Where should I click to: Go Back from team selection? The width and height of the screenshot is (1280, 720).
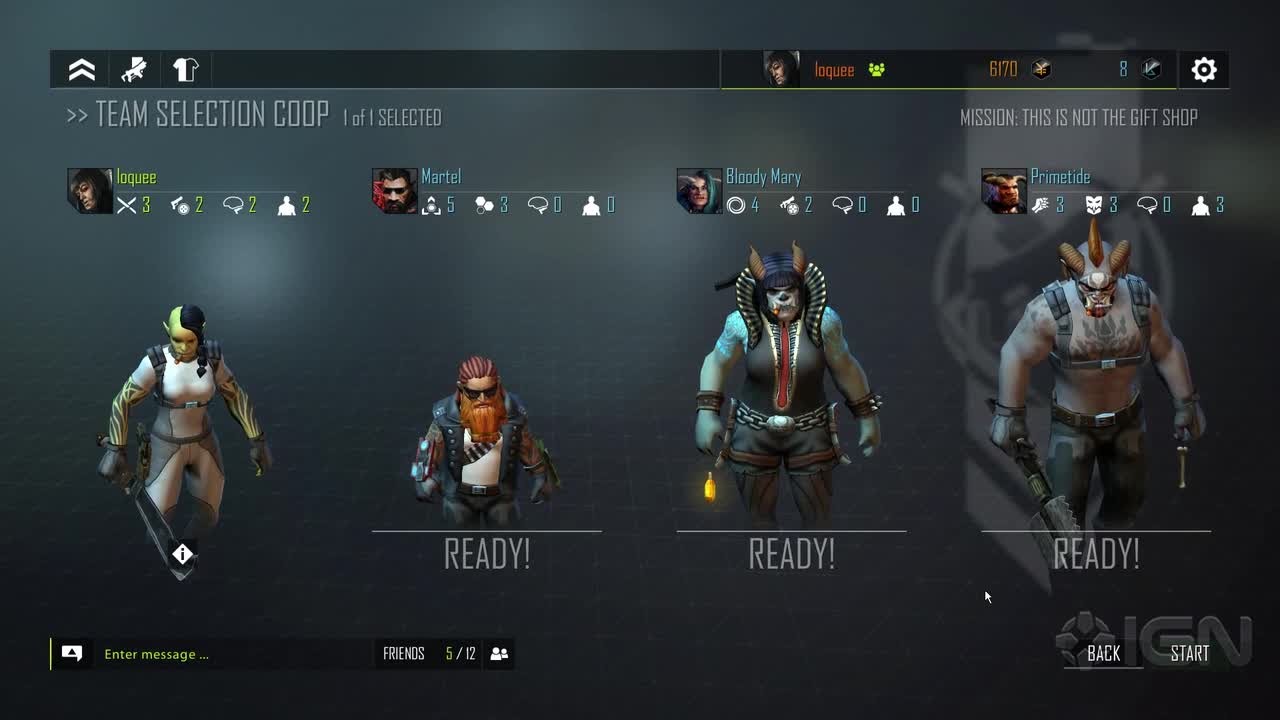click(x=1103, y=654)
